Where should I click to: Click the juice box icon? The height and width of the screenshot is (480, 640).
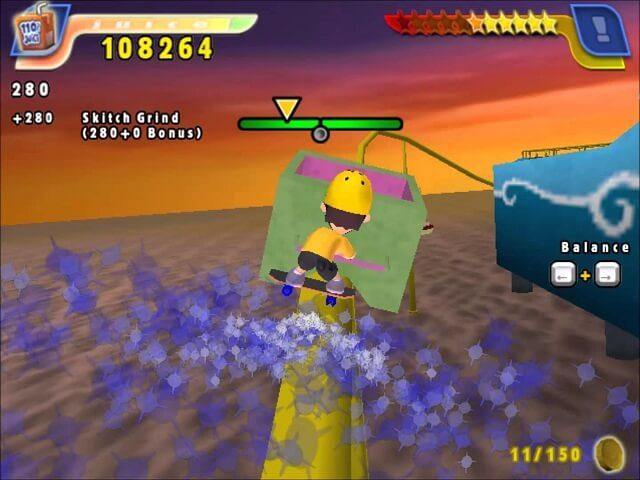30,32
